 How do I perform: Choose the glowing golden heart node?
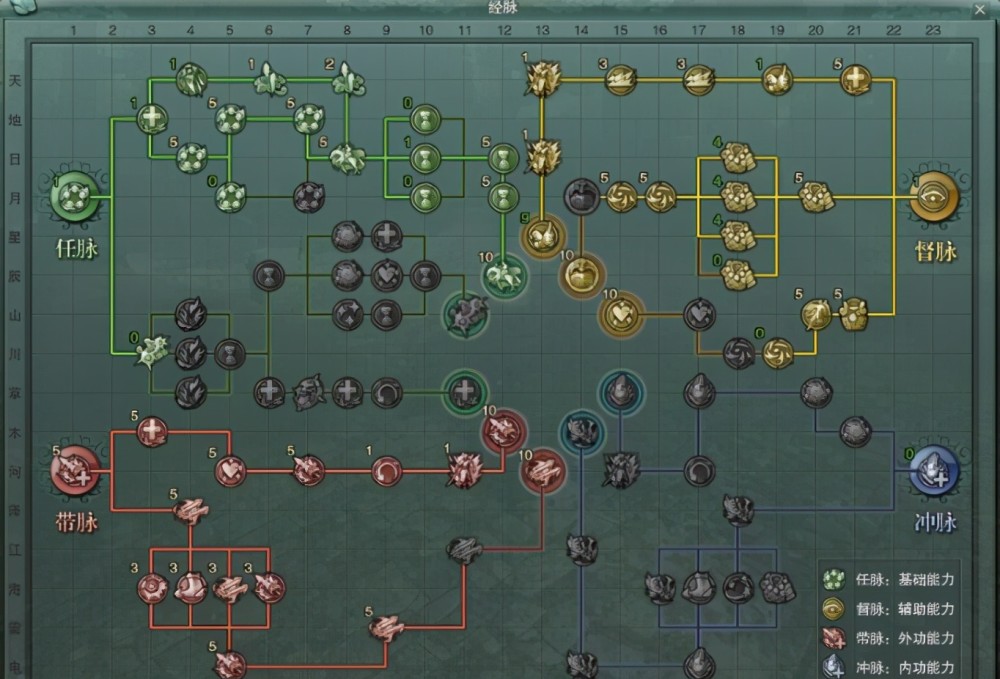[620, 314]
